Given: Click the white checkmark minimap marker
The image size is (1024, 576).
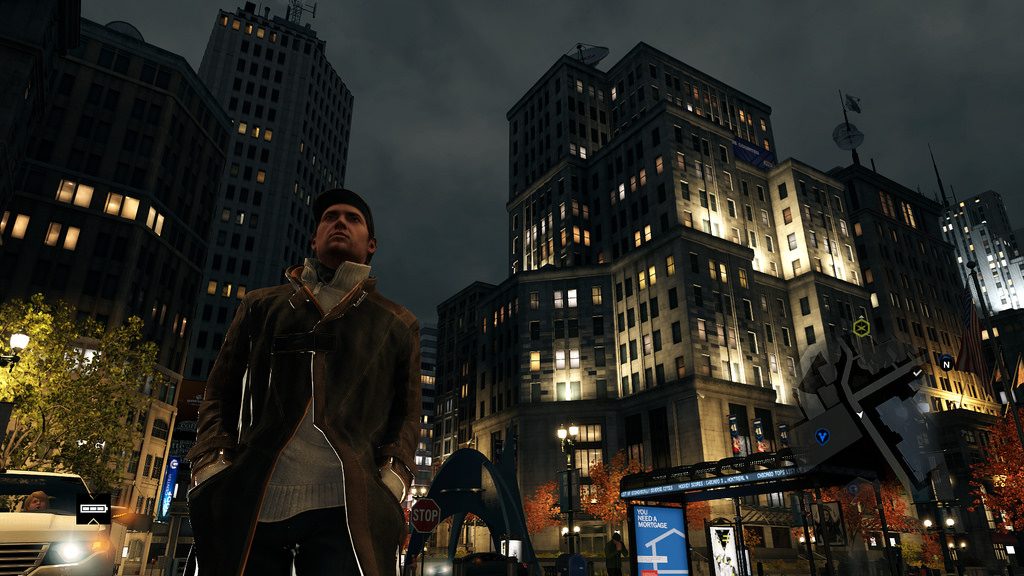Looking at the screenshot, I should 917,374.
